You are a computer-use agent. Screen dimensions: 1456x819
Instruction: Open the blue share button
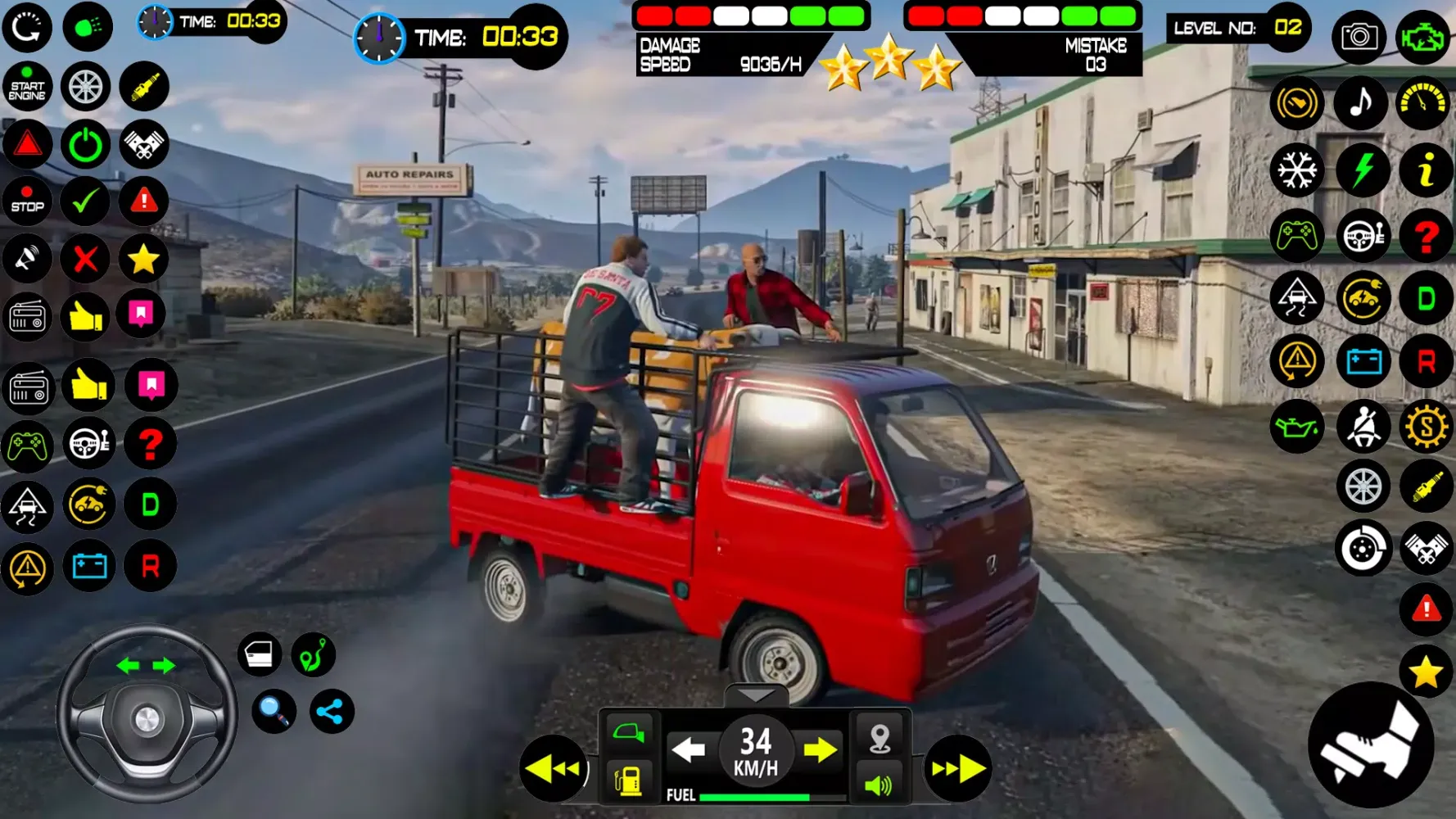tap(331, 711)
